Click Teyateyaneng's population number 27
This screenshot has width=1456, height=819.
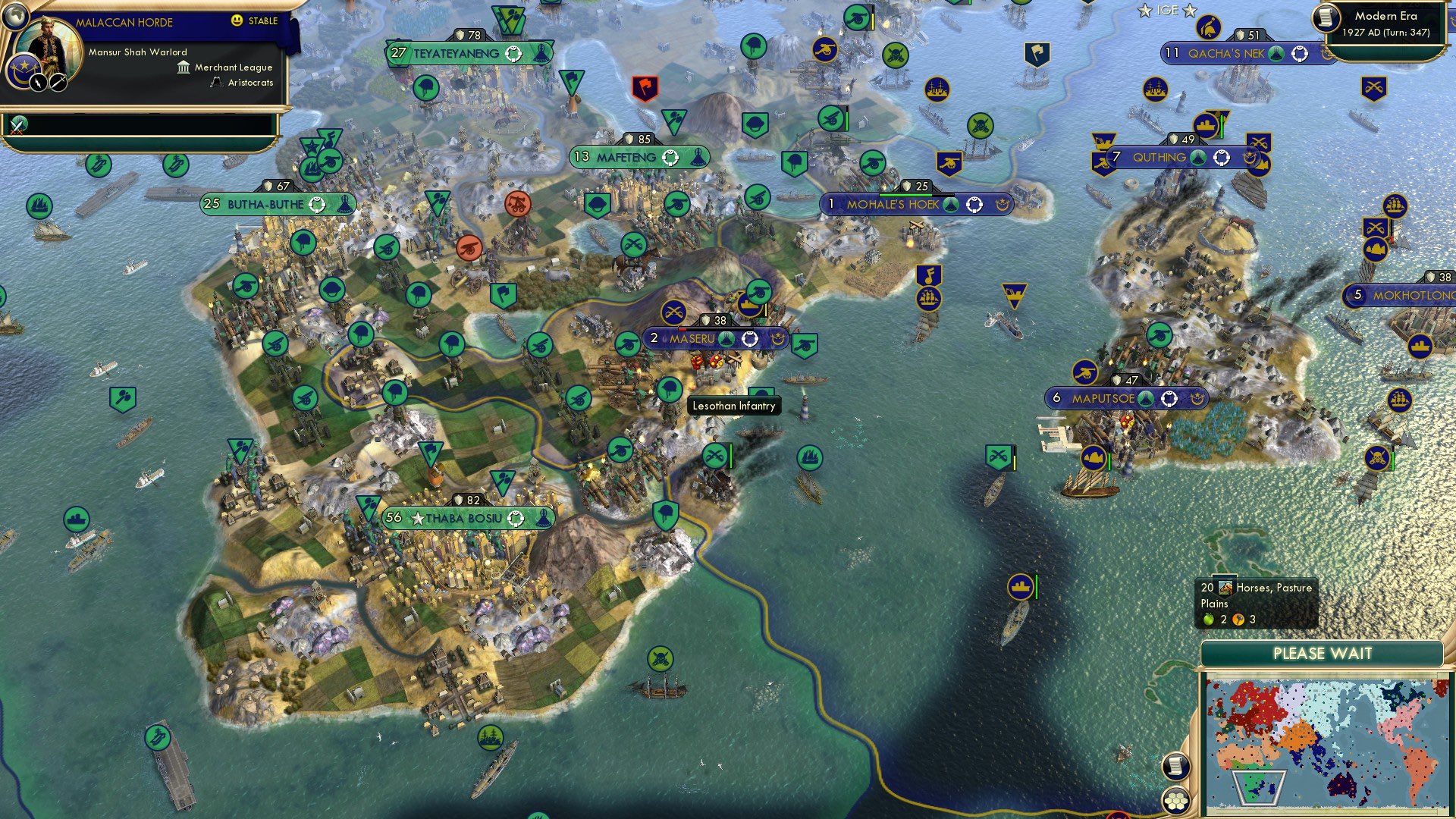coord(397,53)
